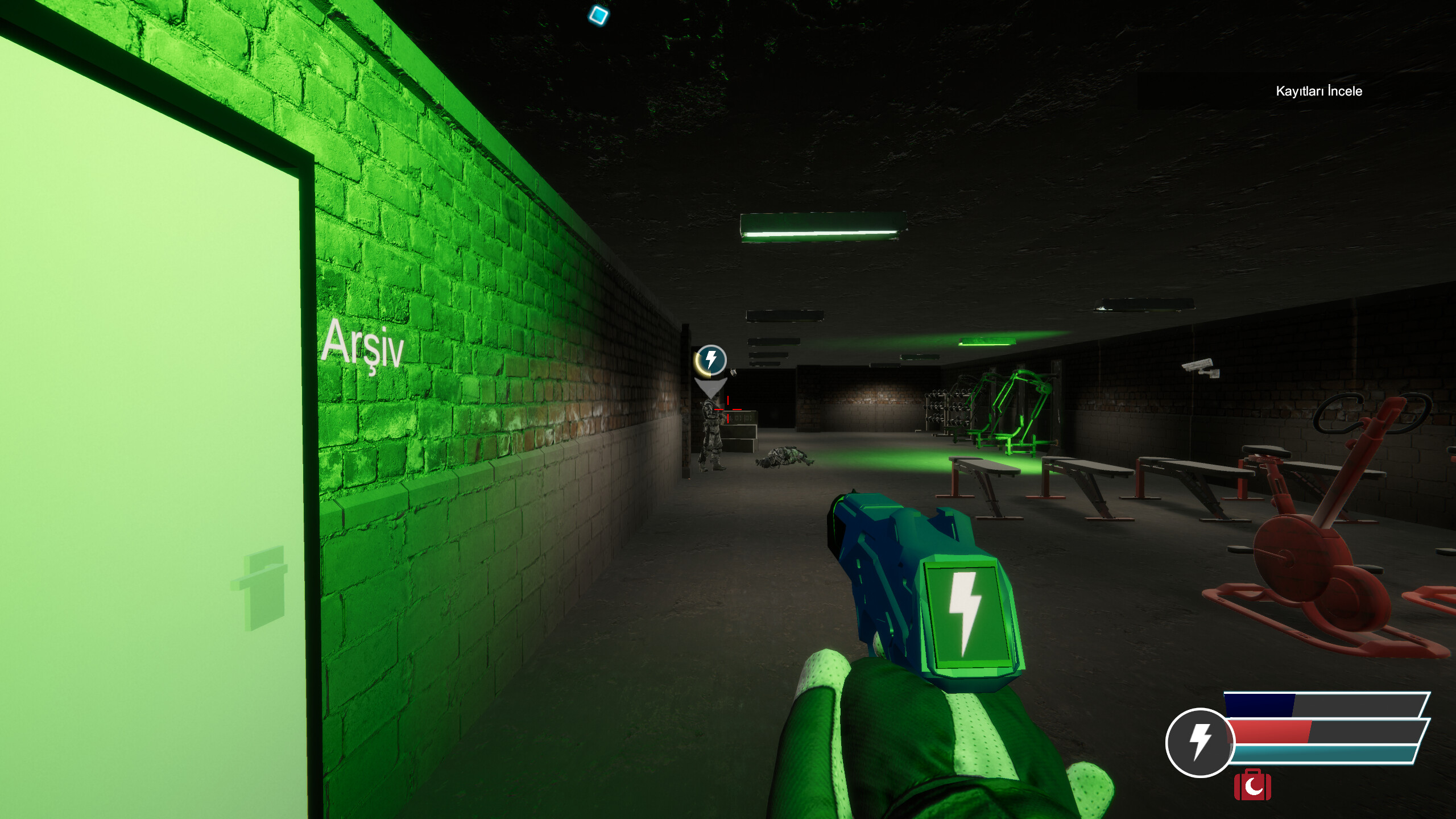Click the red crosshair at screen center
The height and width of the screenshot is (819, 1456).
[728, 409]
